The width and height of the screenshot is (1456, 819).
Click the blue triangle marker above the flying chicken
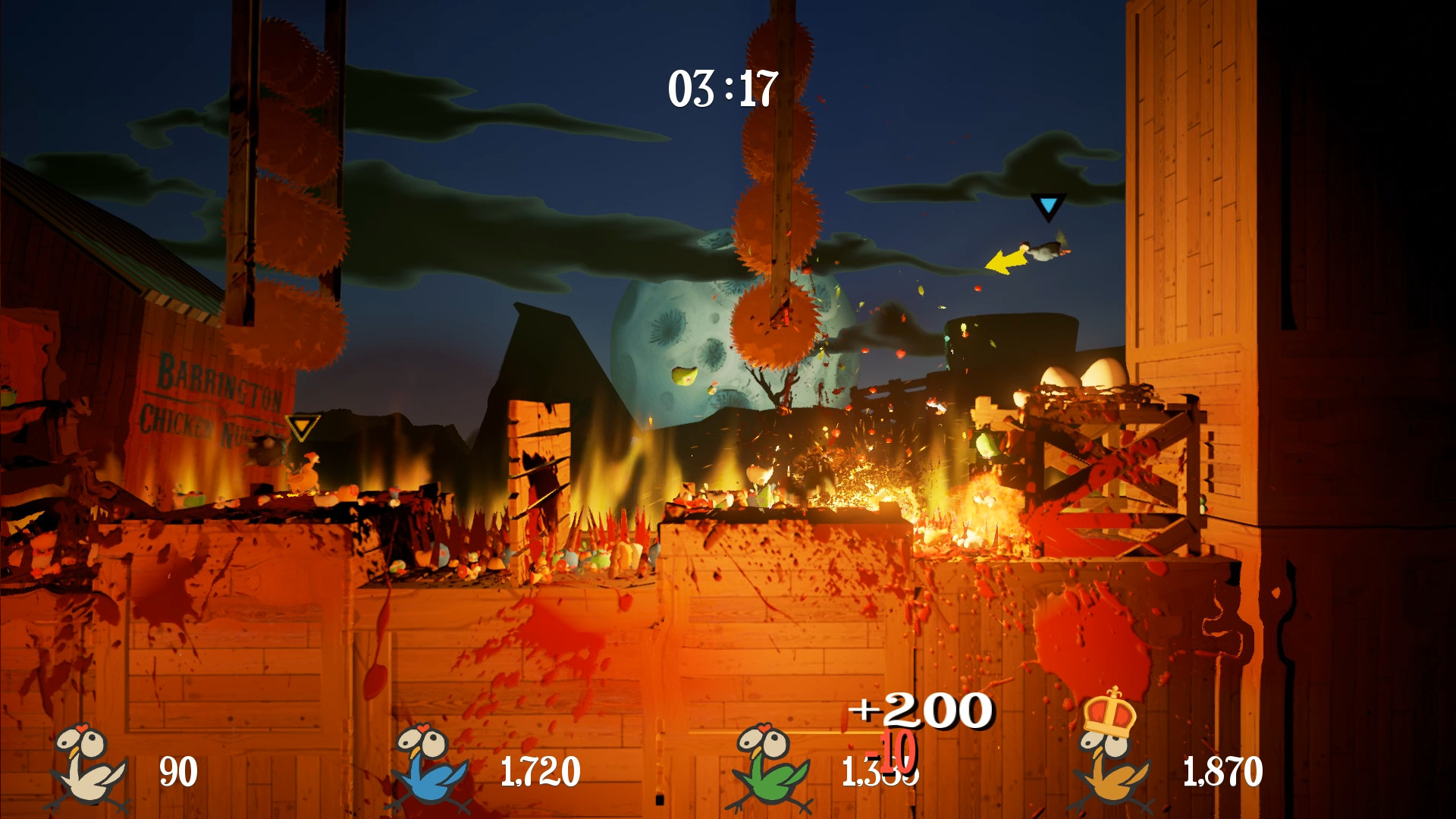point(1049,207)
